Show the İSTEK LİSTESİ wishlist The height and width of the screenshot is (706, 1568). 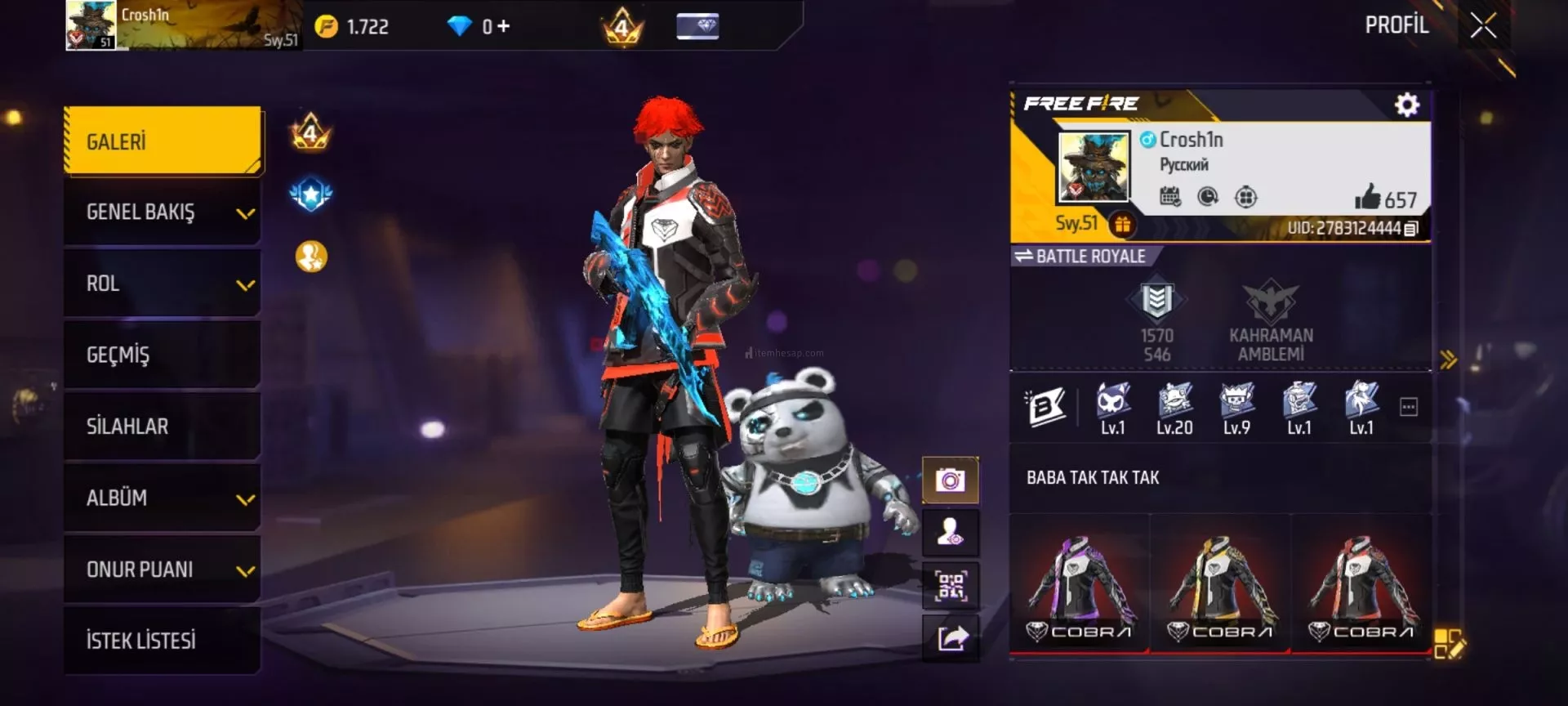click(163, 640)
